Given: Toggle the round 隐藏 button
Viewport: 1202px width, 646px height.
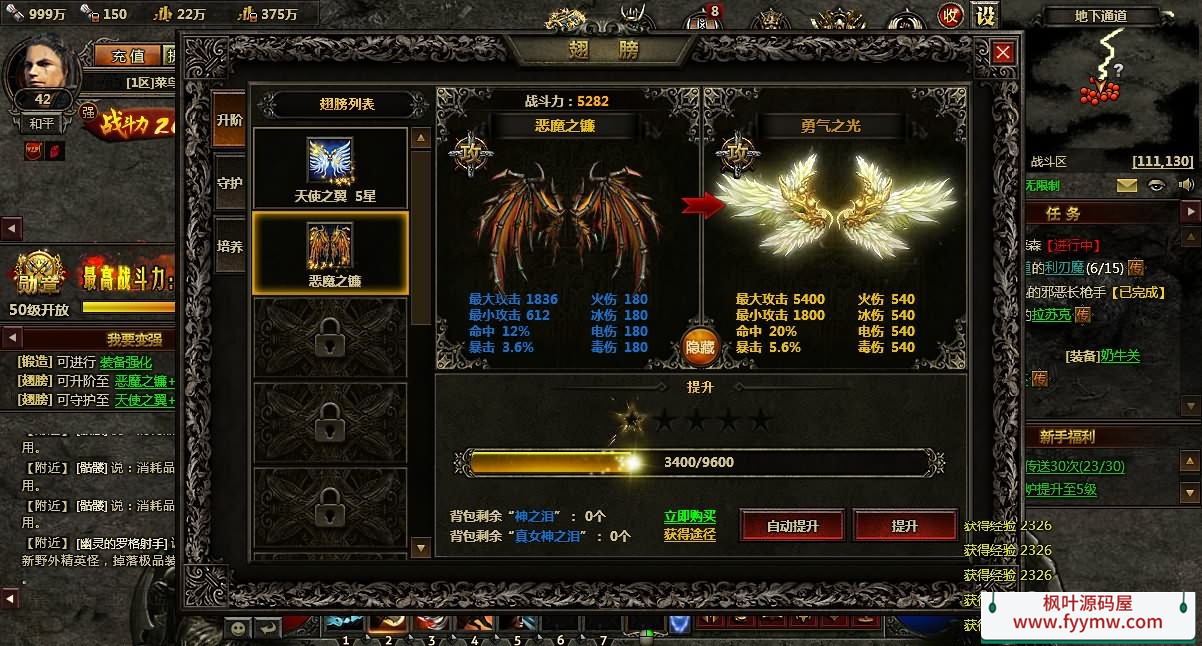Looking at the screenshot, I should click(699, 346).
